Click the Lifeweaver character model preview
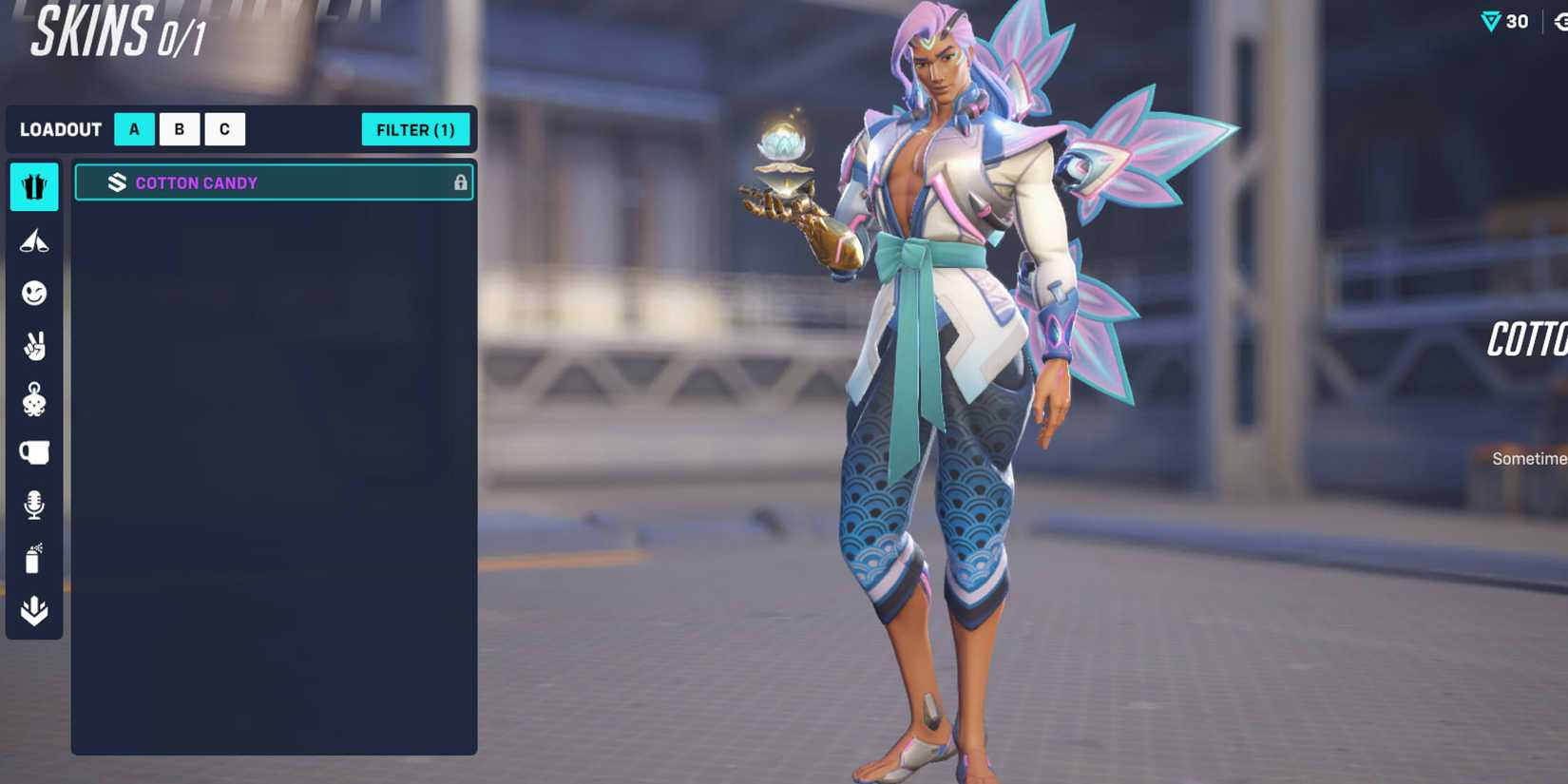The height and width of the screenshot is (784, 1568). [941, 380]
